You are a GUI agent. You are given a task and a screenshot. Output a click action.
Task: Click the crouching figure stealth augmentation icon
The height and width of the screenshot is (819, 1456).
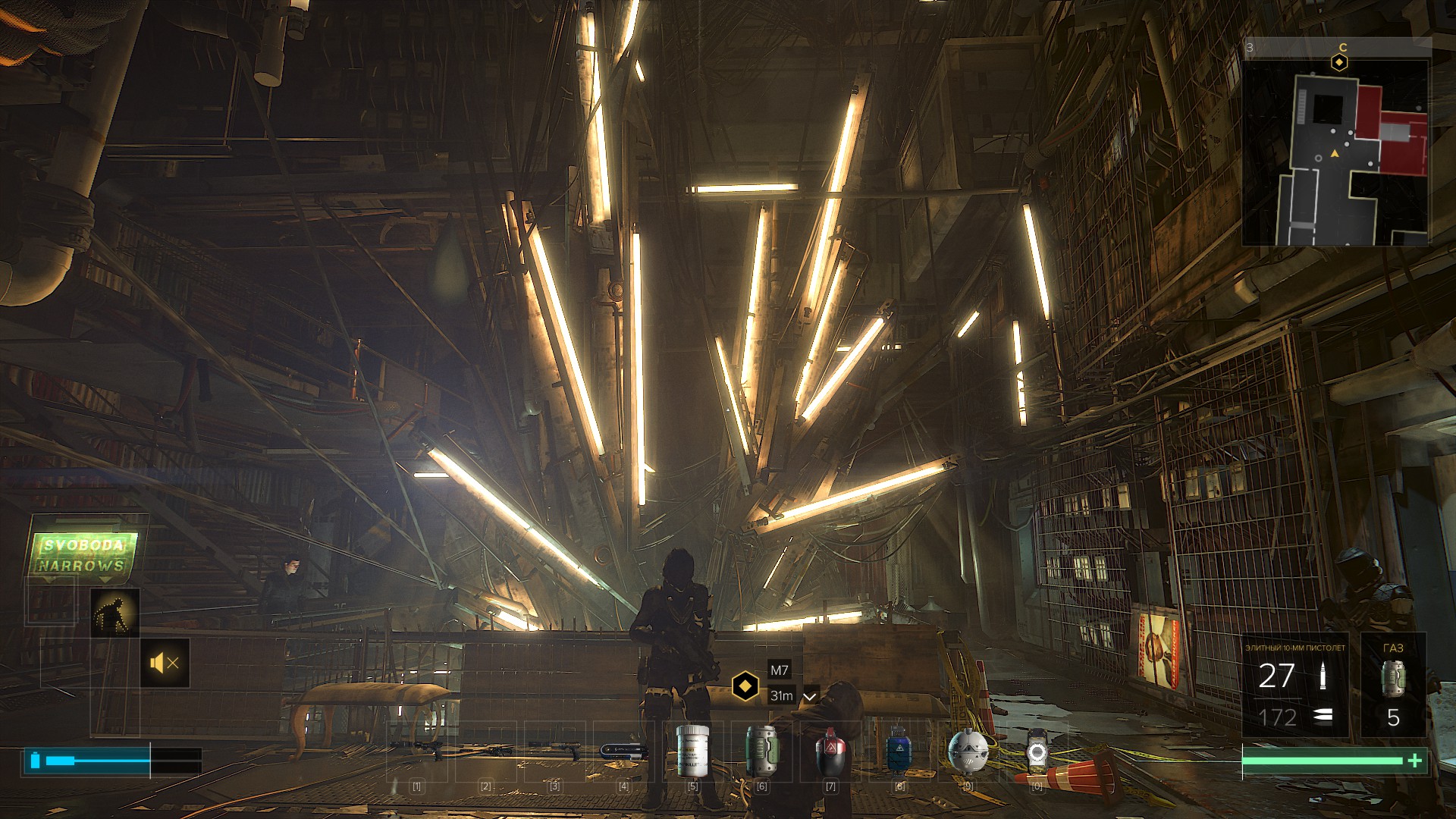[115, 613]
